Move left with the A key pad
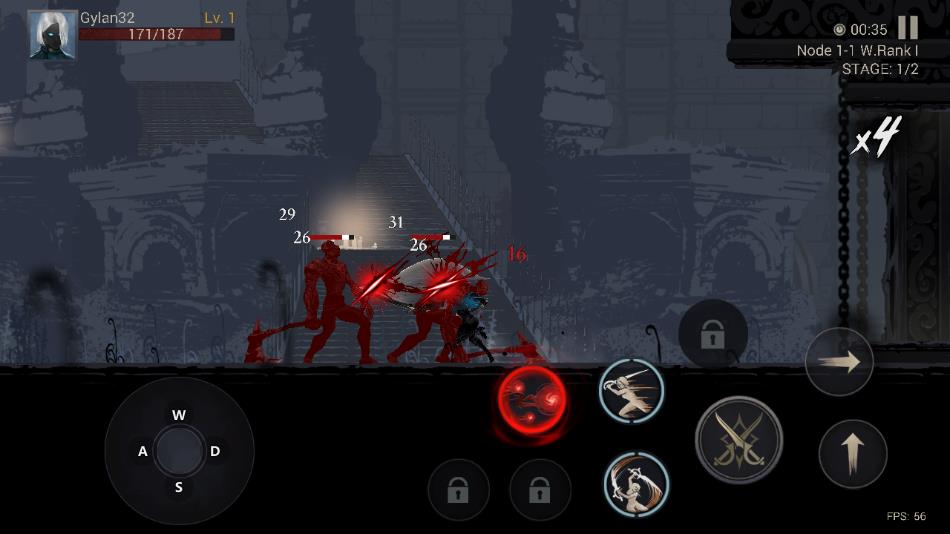Screen dimensions: 950x534 pyautogui.click(x=143, y=452)
